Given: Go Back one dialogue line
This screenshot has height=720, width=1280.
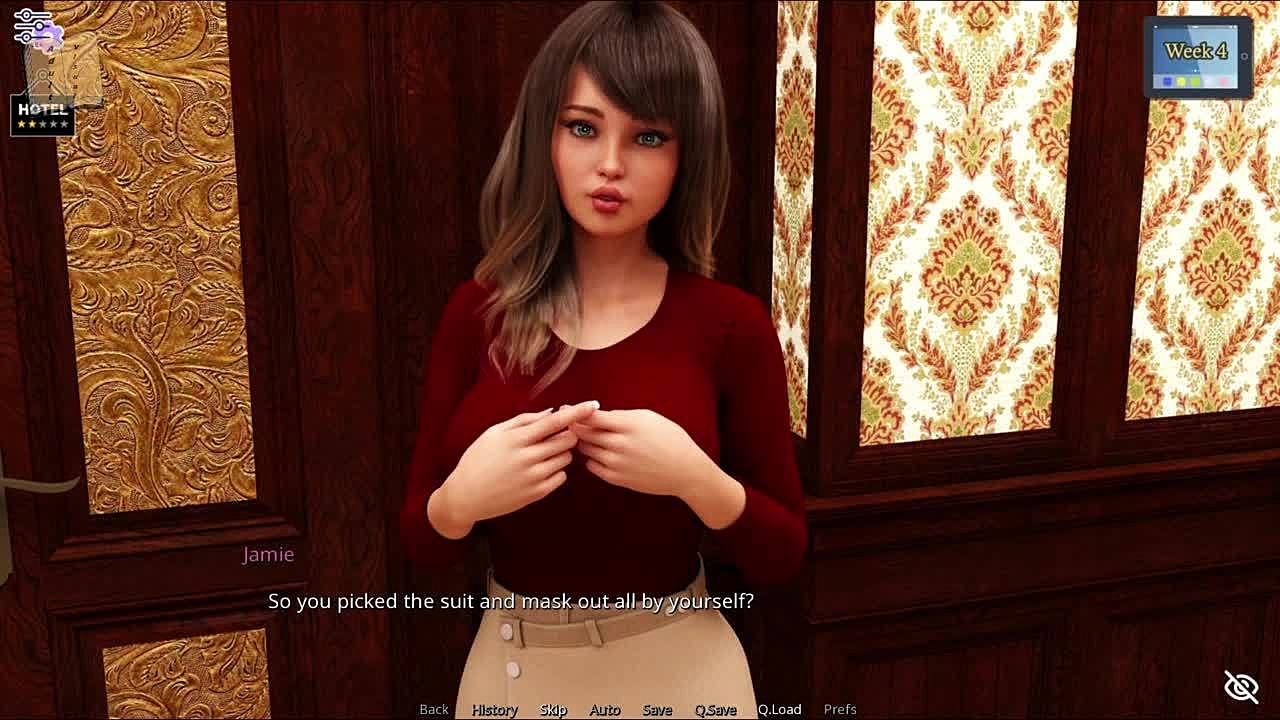Looking at the screenshot, I should pos(434,709).
